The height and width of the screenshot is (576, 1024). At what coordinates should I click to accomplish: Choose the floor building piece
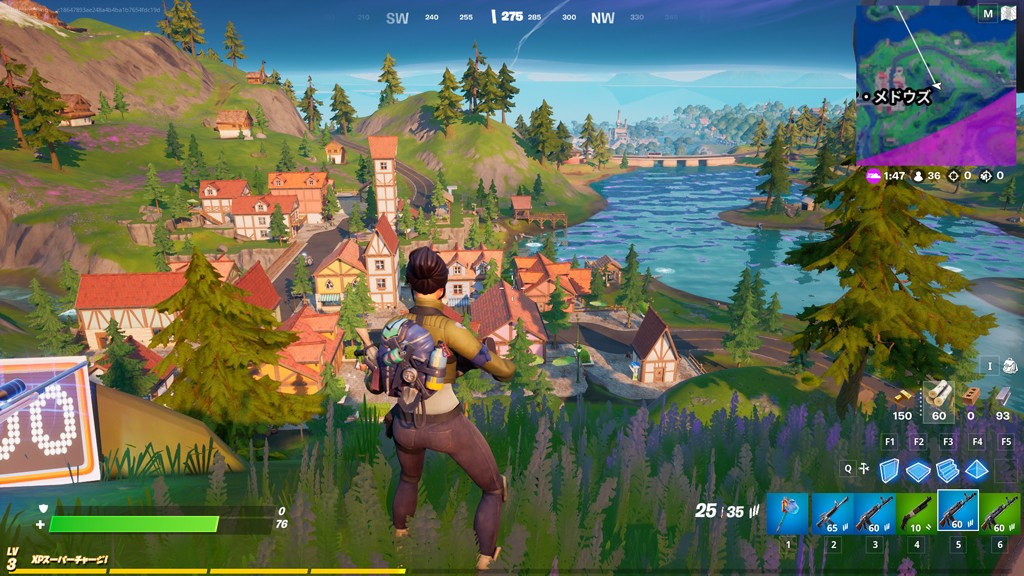[918, 470]
